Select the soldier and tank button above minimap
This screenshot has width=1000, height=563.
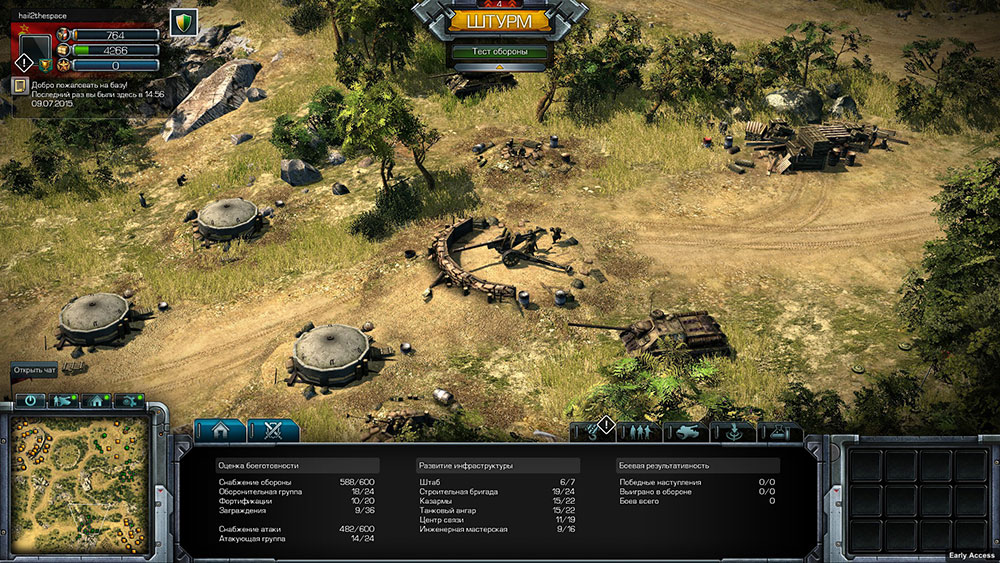63,401
